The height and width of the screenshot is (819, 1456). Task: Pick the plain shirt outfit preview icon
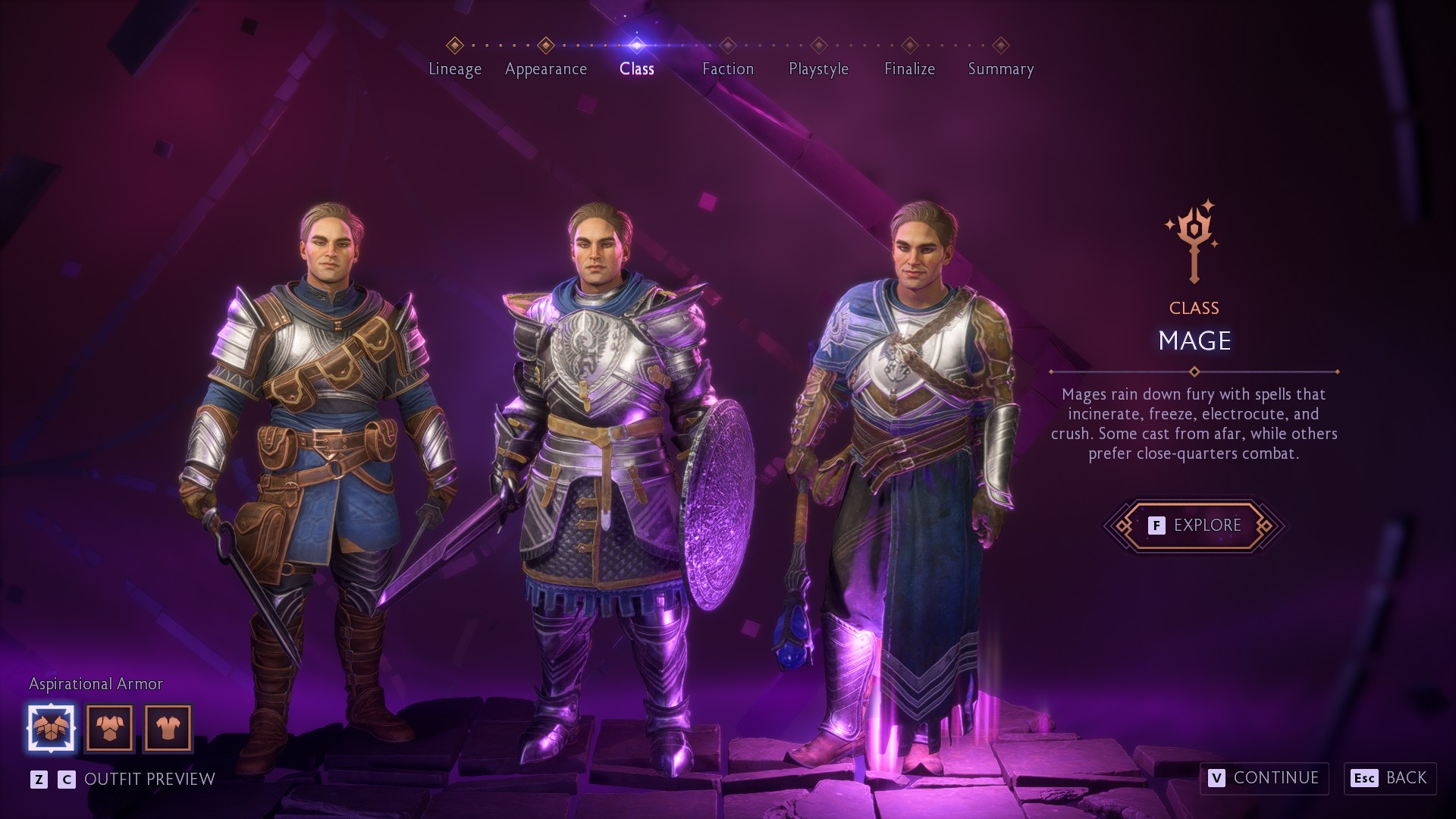tap(168, 728)
